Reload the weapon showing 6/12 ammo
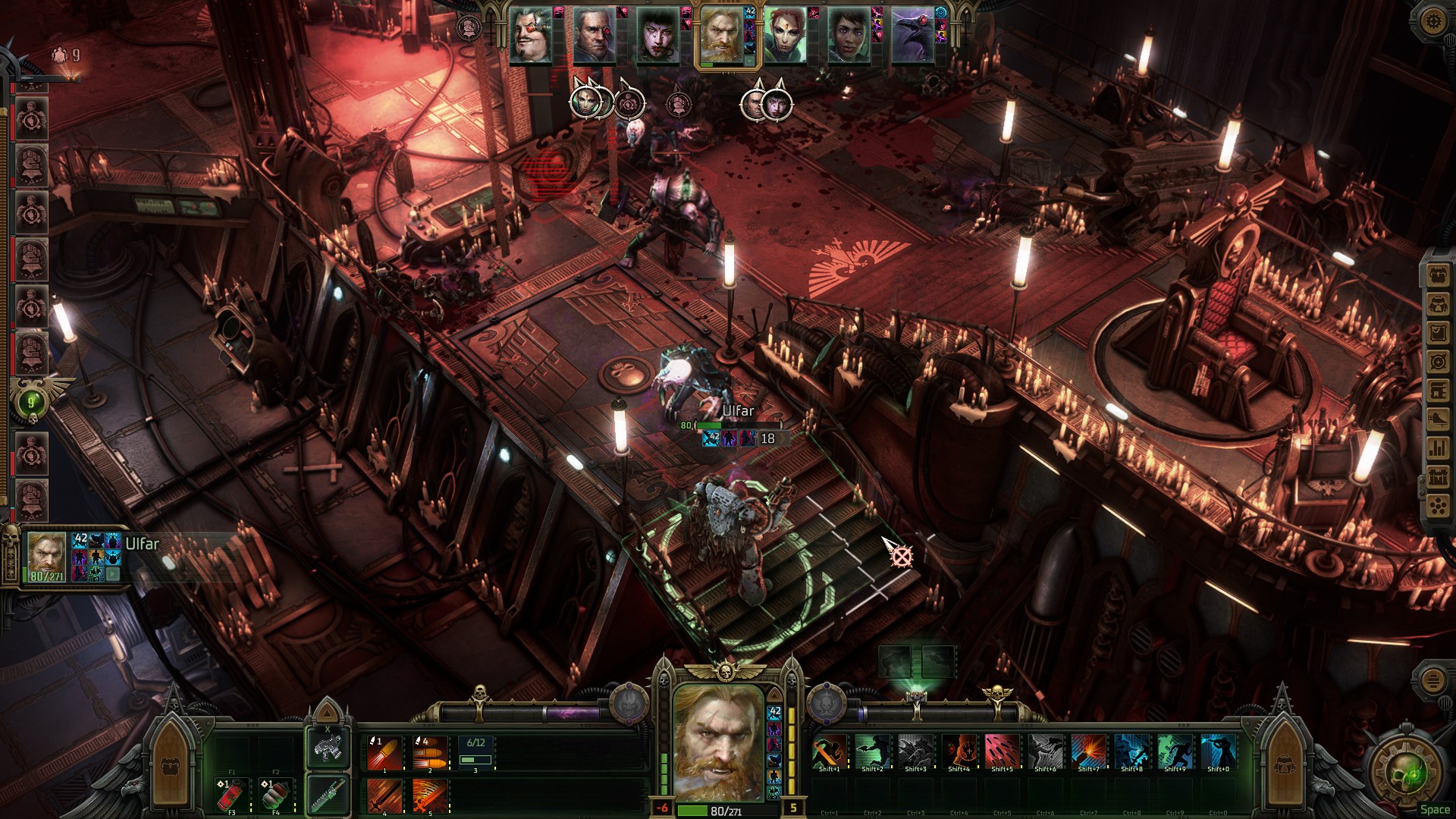The image size is (1456, 819). click(475, 753)
